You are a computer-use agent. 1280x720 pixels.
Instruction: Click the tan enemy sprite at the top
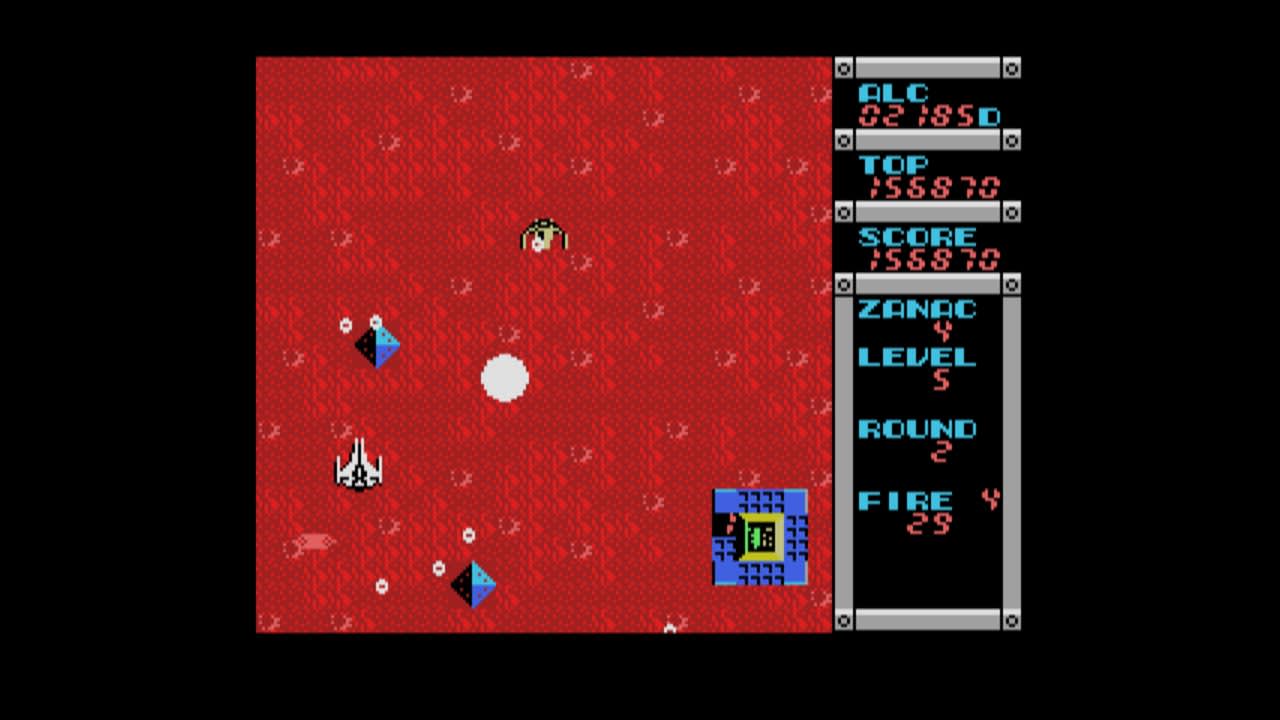click(x=544, y=237)
